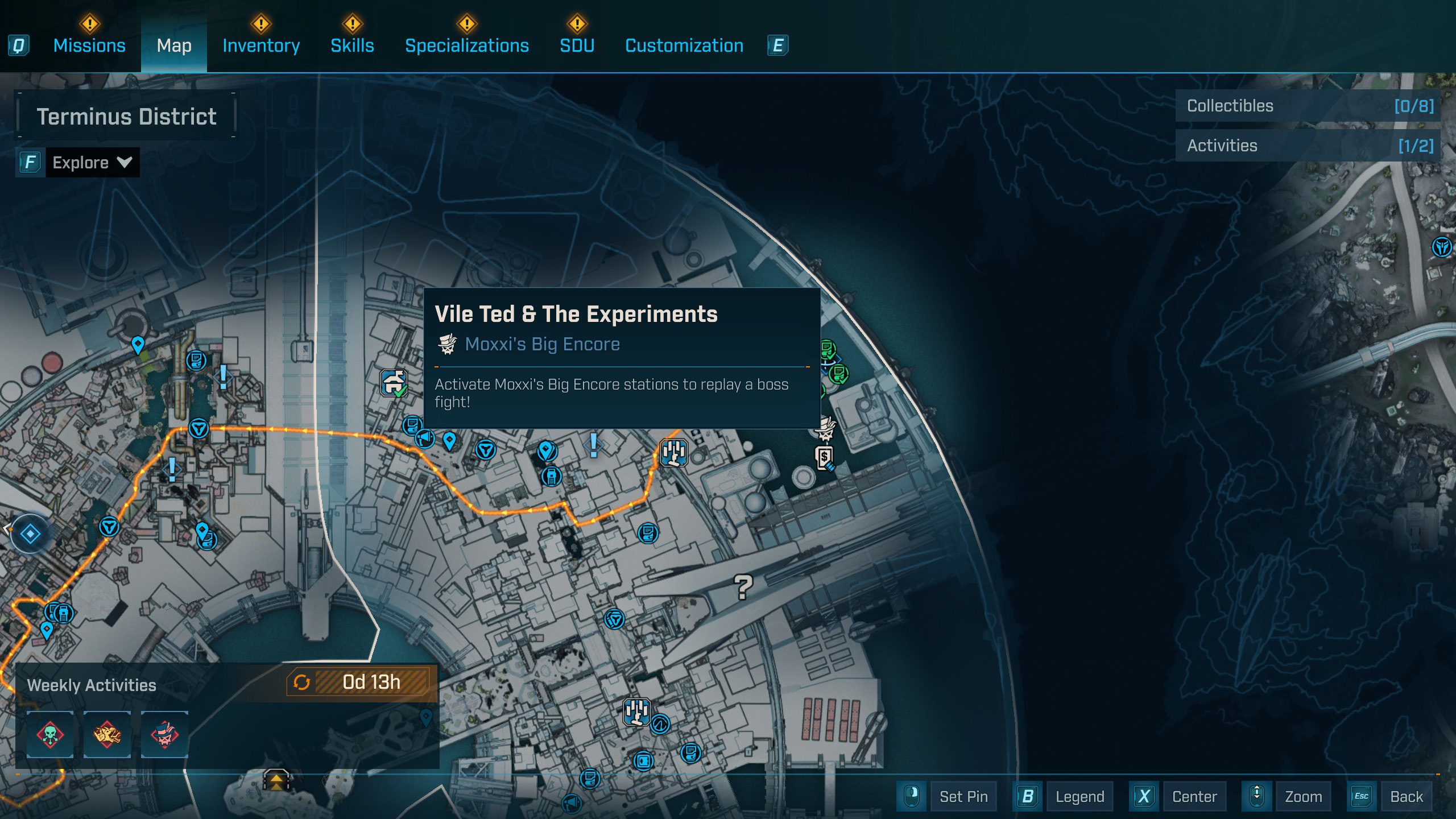Click the dollar vending machine marker
The image size is (1456, 819).
pyautogui.click(x=825, y=458)
